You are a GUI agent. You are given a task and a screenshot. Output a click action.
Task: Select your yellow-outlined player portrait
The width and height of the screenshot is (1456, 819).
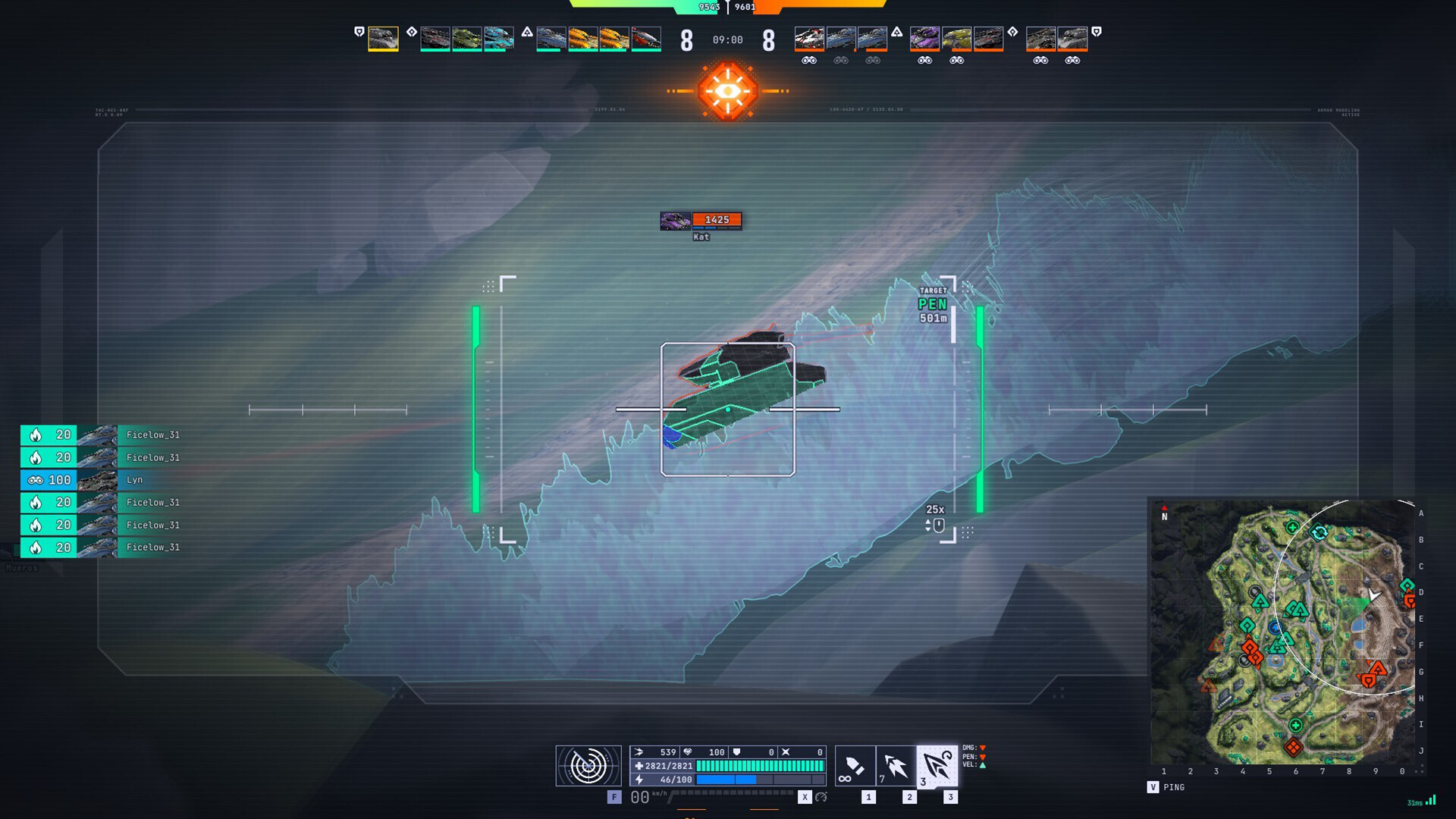click(383, 39)
